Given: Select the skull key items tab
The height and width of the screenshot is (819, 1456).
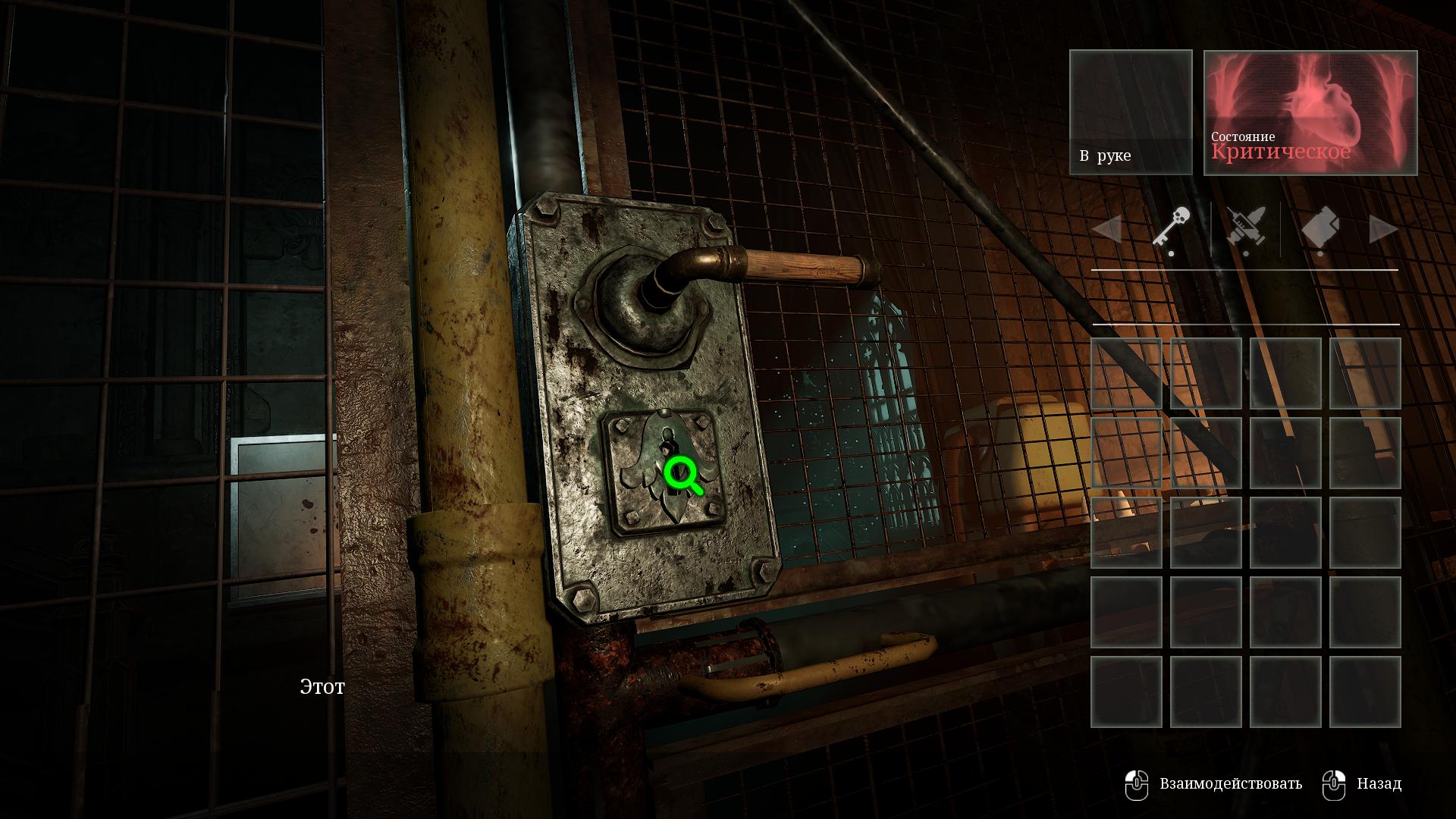Looking at the screenshot, I should pos(1172,227).
